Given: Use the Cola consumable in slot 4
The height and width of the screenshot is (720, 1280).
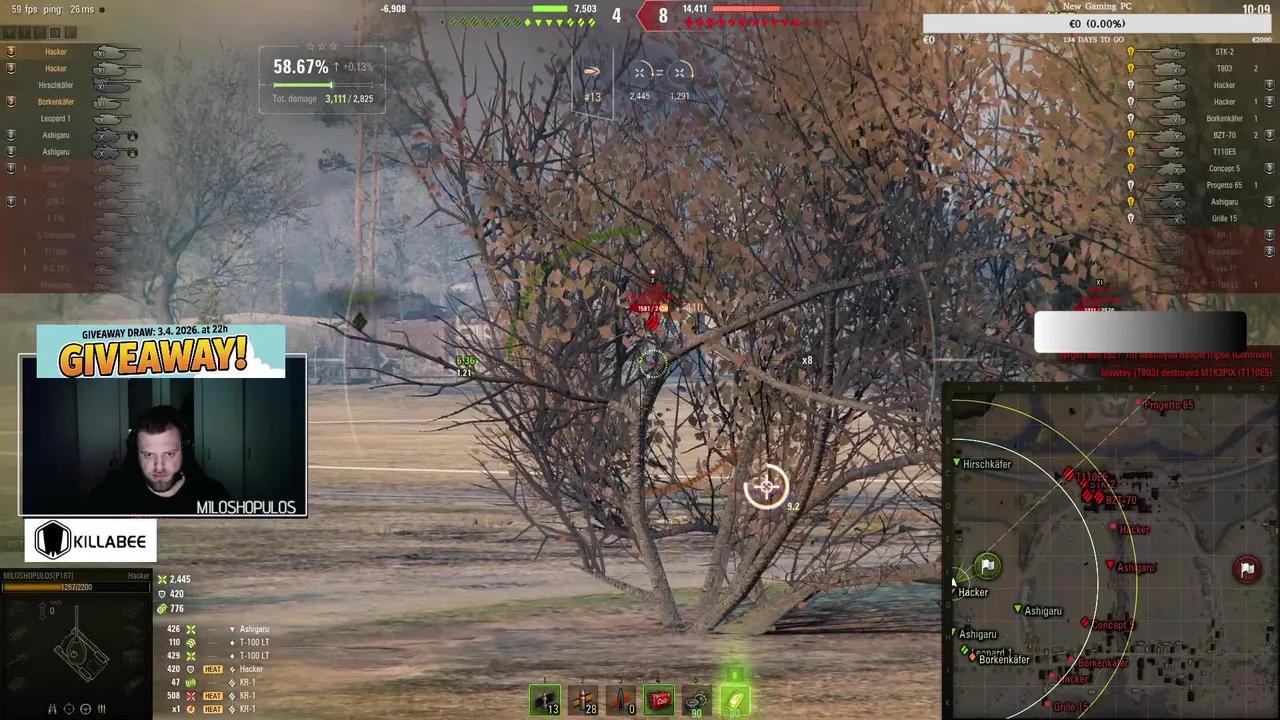Looking at the screenshot, I should coord(659,699).
